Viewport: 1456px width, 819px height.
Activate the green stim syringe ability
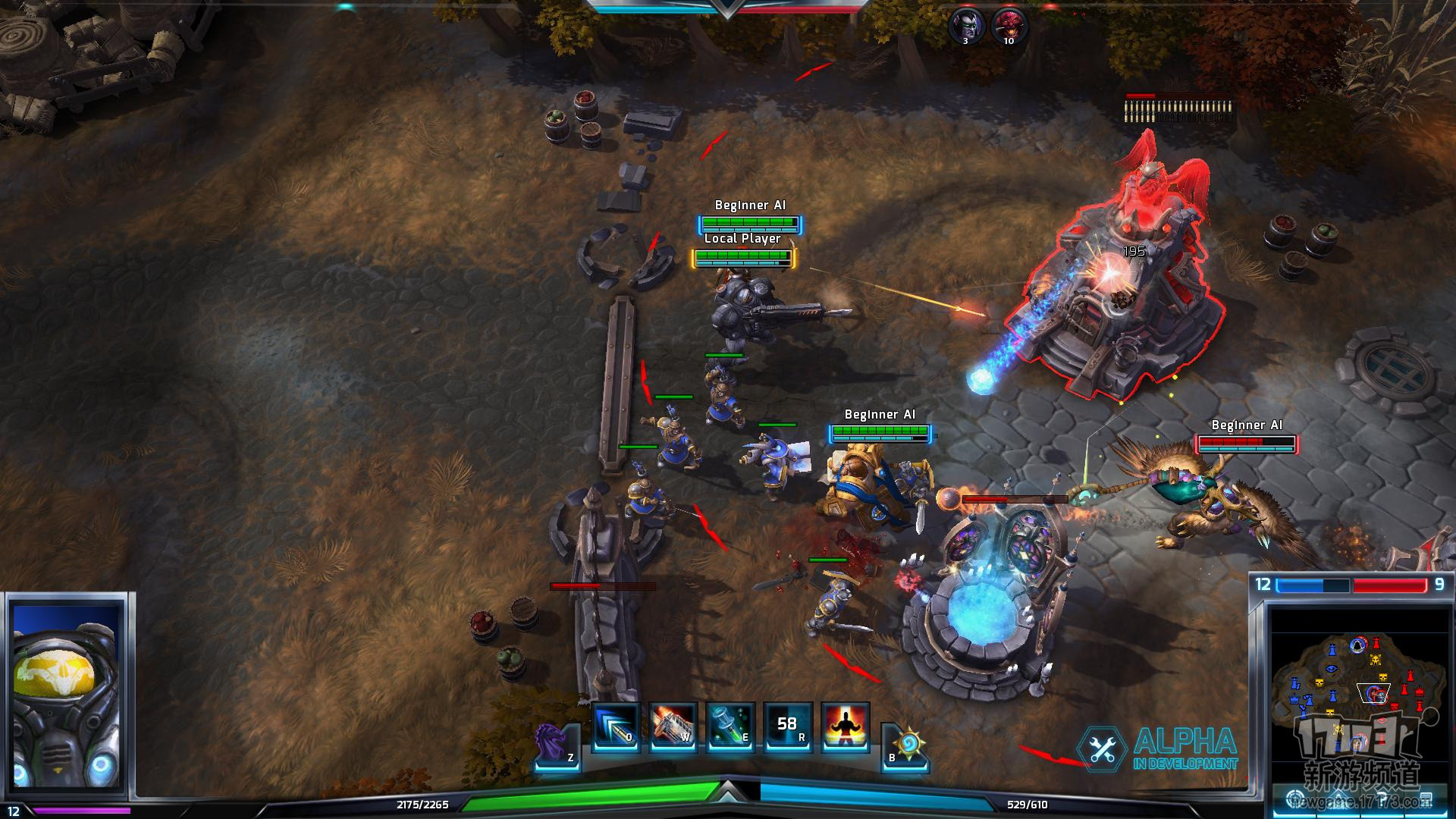(x=730, y=727)
